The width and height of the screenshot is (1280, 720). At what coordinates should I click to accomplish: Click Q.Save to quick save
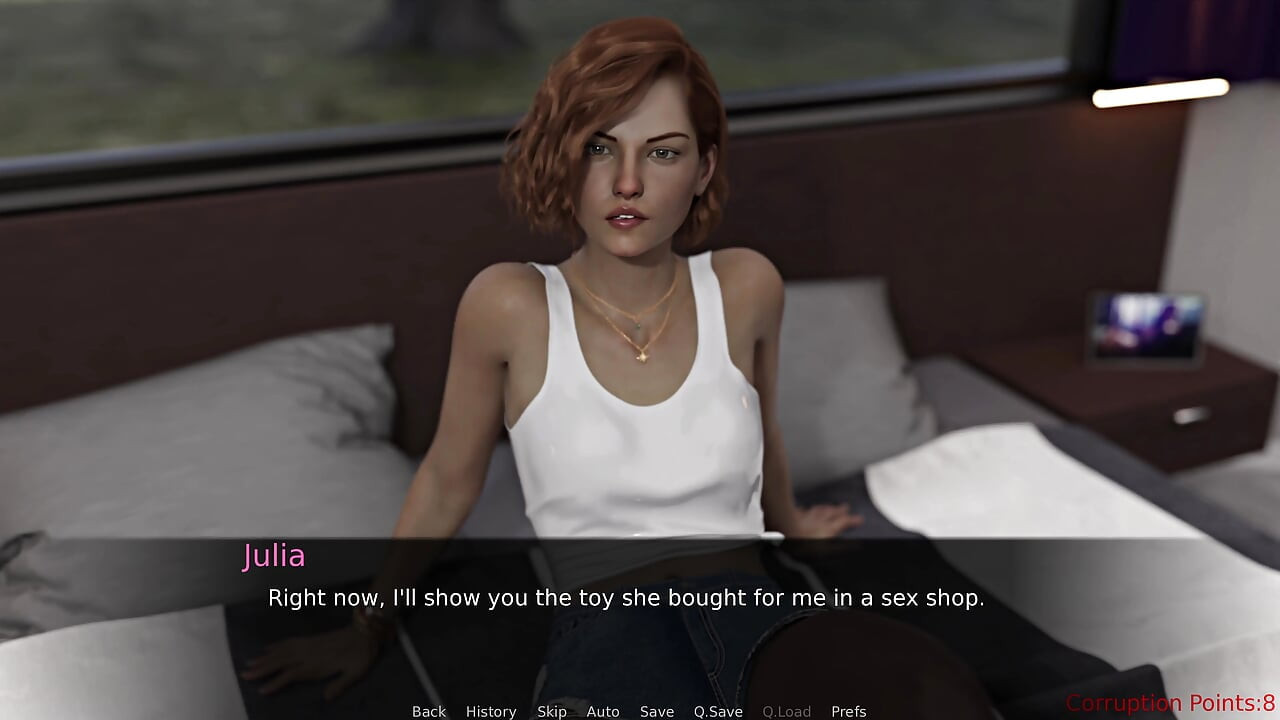[x=718, y=711]
